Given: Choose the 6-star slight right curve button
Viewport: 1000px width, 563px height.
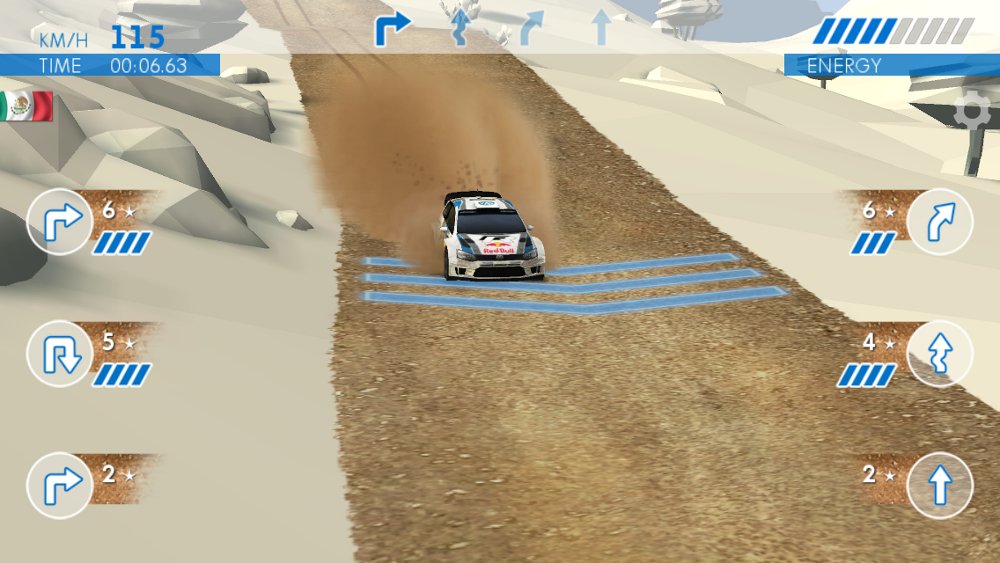Looking at the screenshot, I should (x=940, y=221).
